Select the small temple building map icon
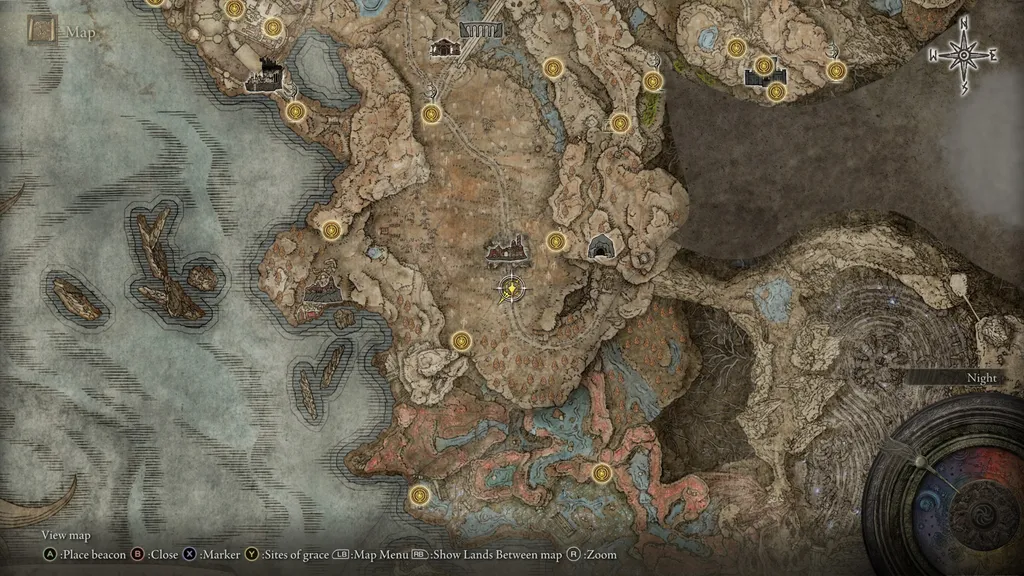 (444, 47)
